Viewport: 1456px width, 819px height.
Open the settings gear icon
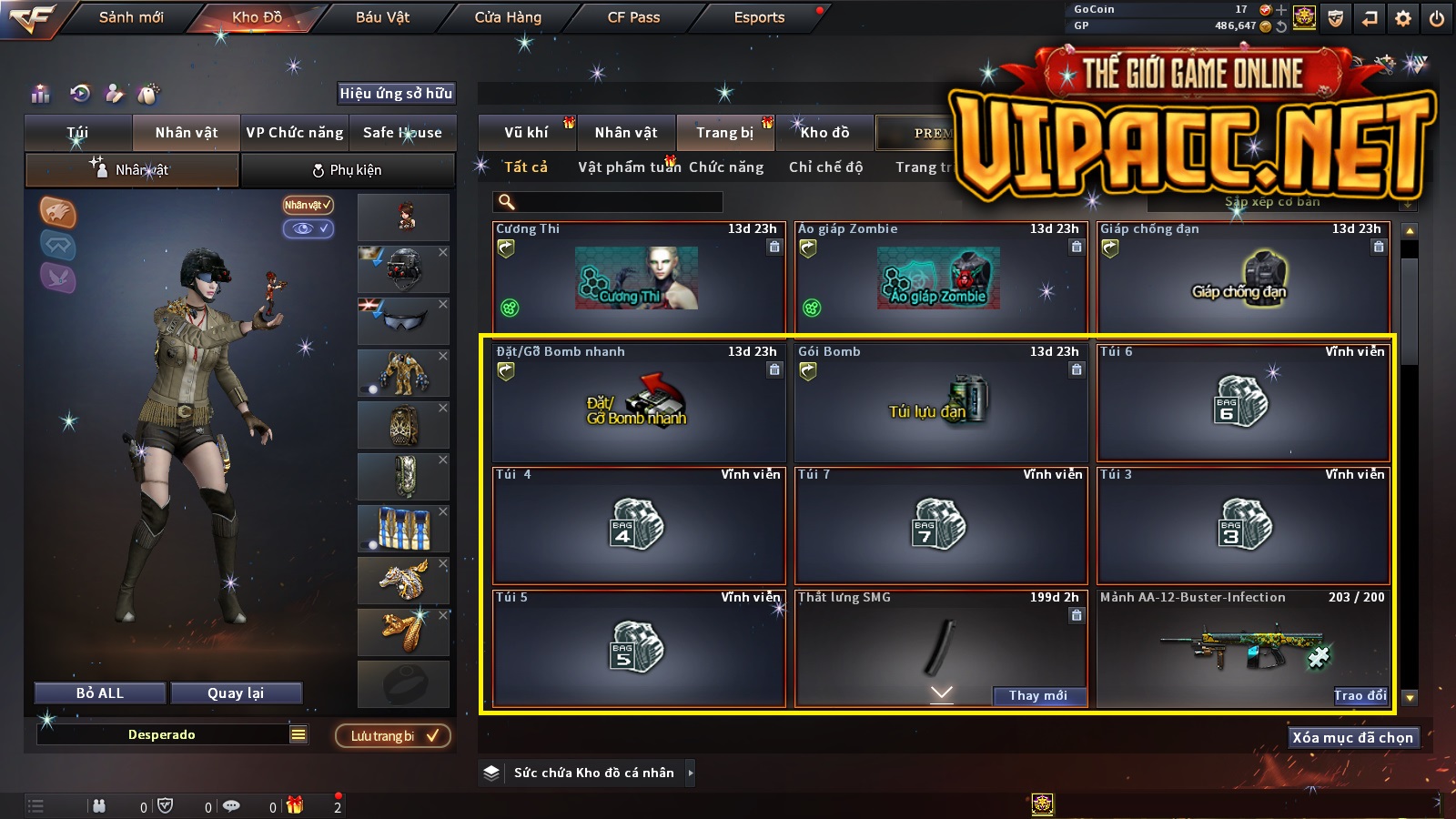[x=1403, y=18]
